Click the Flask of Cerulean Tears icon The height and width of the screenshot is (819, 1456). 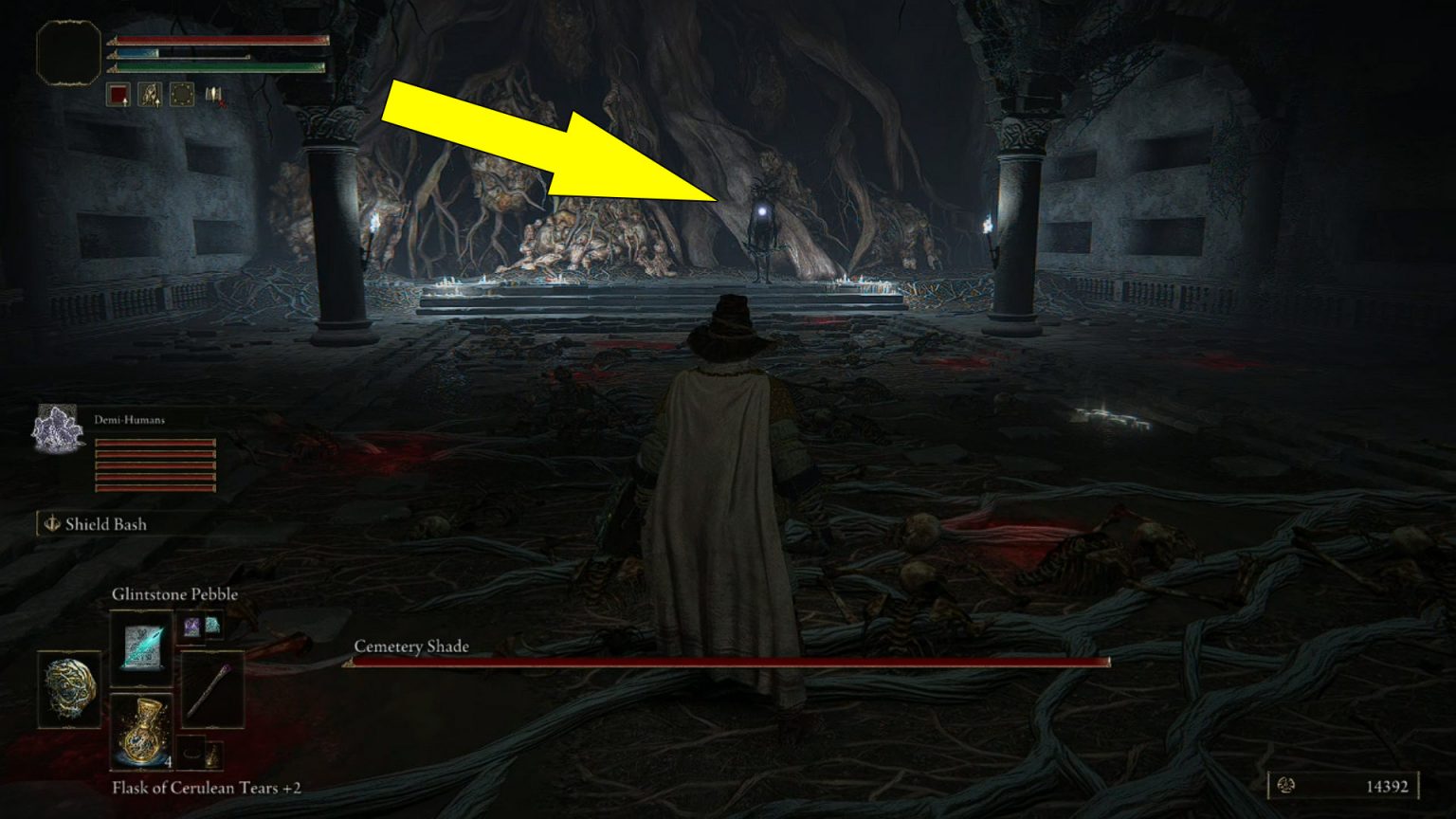(141, 732)
